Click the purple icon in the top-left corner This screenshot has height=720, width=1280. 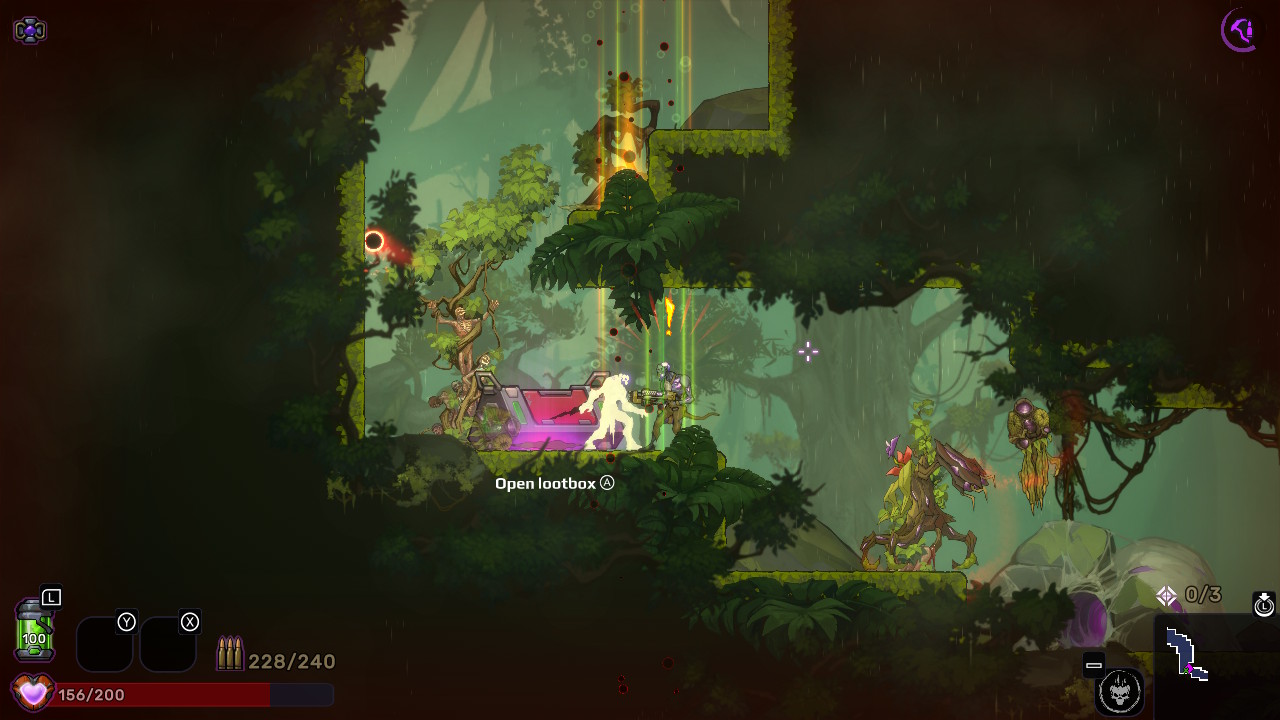pos(29,31)
